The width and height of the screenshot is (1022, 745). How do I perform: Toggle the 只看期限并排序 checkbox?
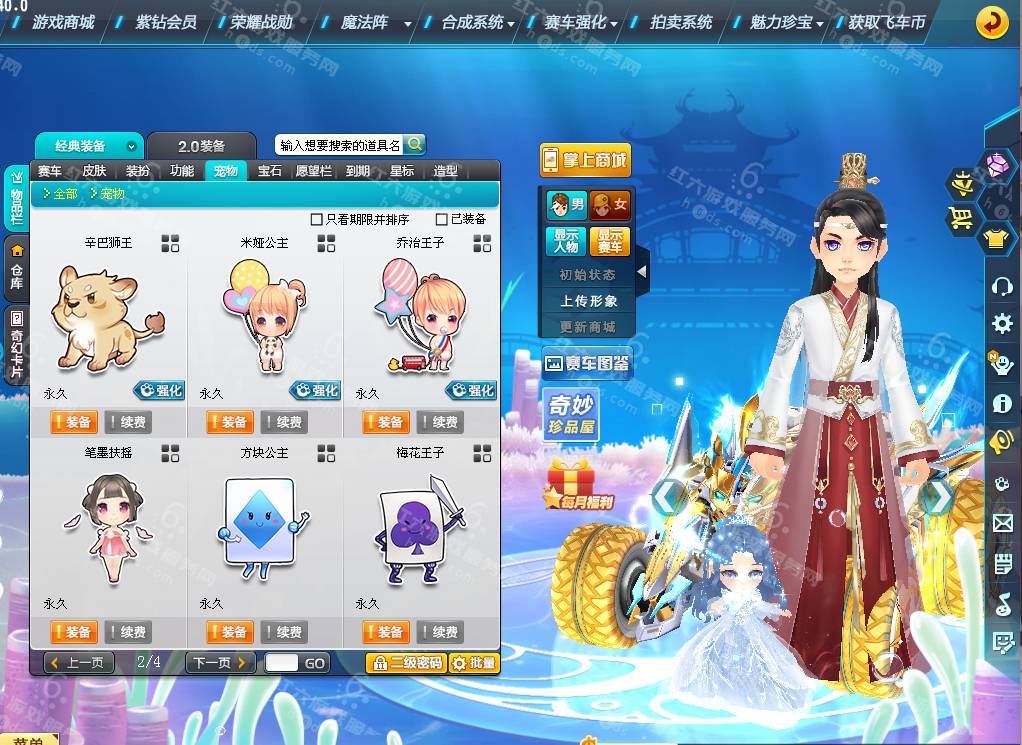(317, 219)
